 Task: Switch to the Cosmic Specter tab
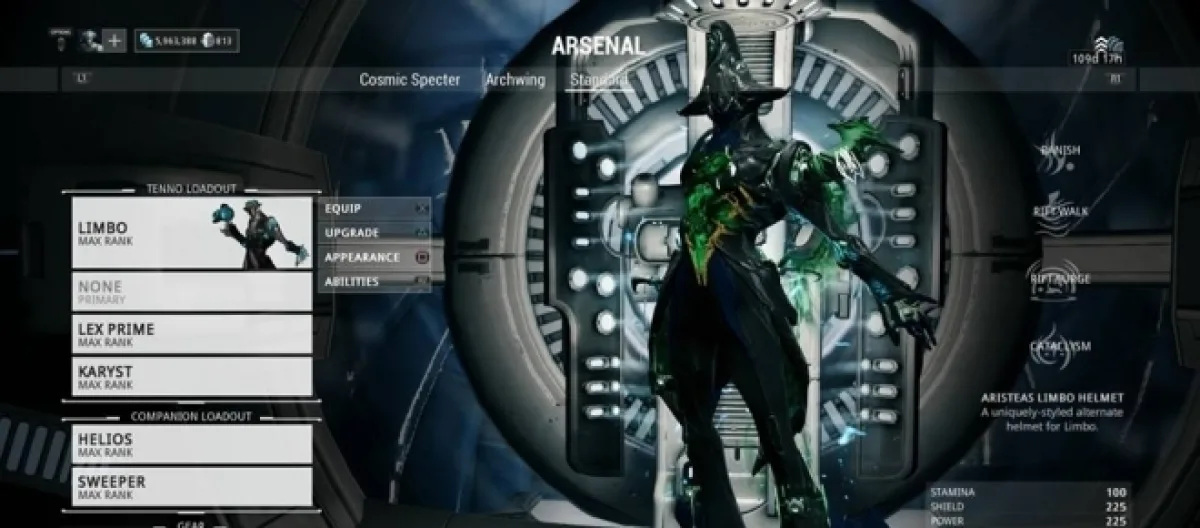coord(410,80)
